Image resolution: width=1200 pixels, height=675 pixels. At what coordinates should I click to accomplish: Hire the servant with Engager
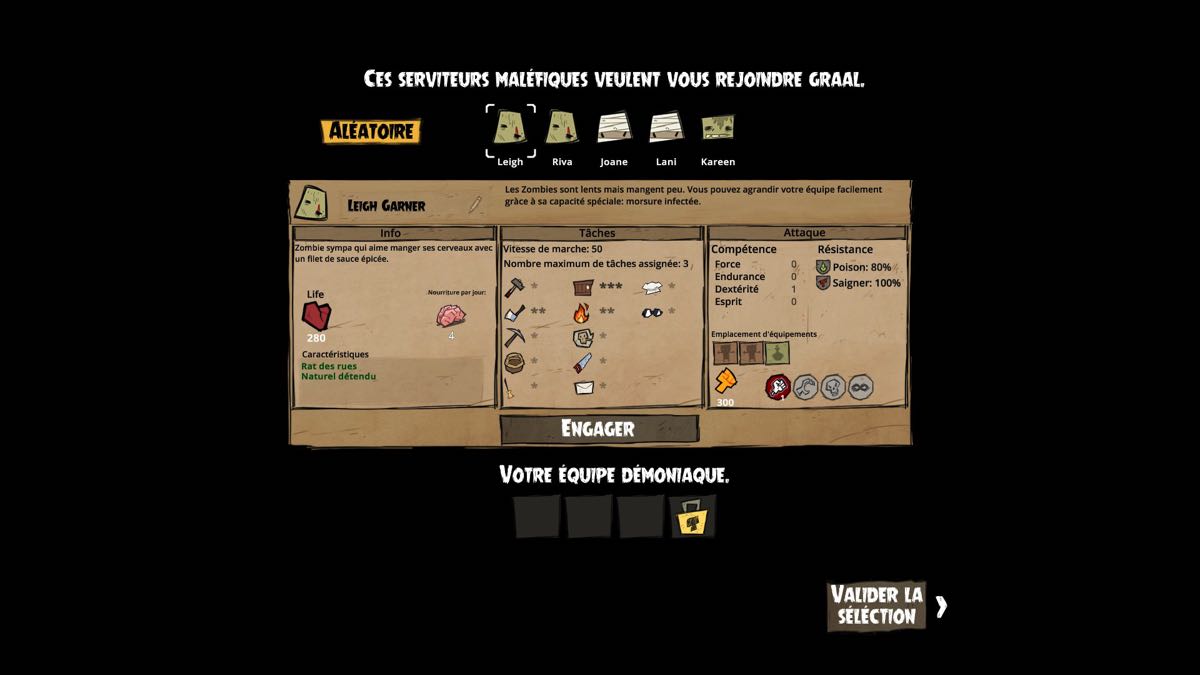click(598, 429)
